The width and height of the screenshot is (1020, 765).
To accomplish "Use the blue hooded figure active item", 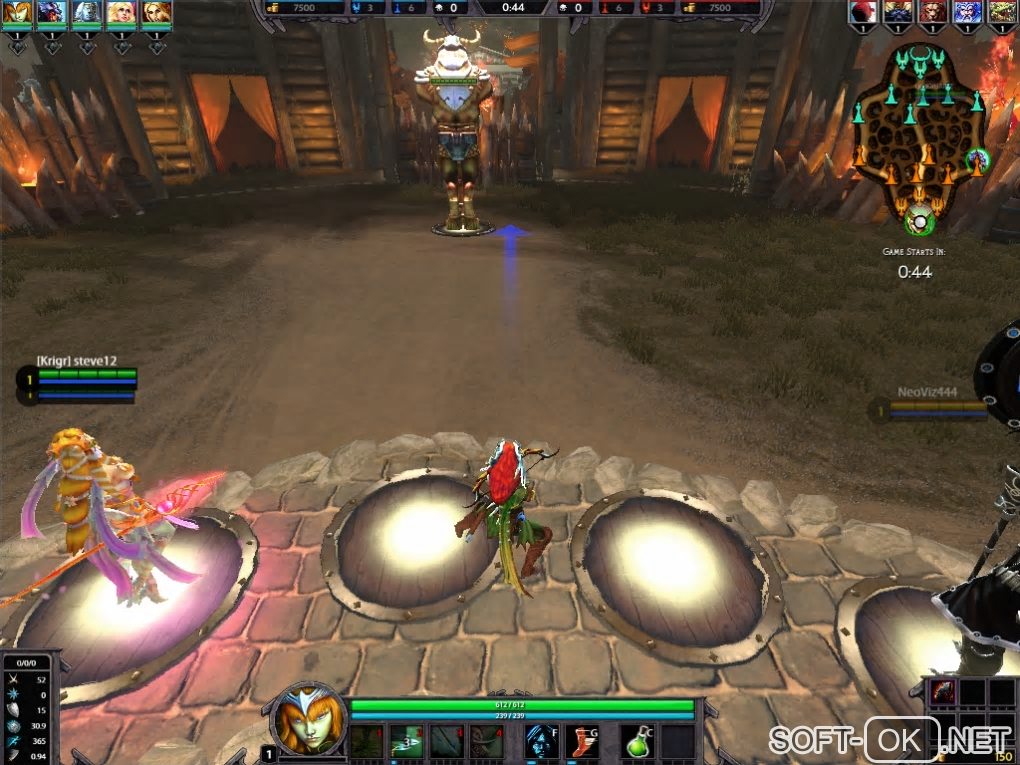I will 541,741.
